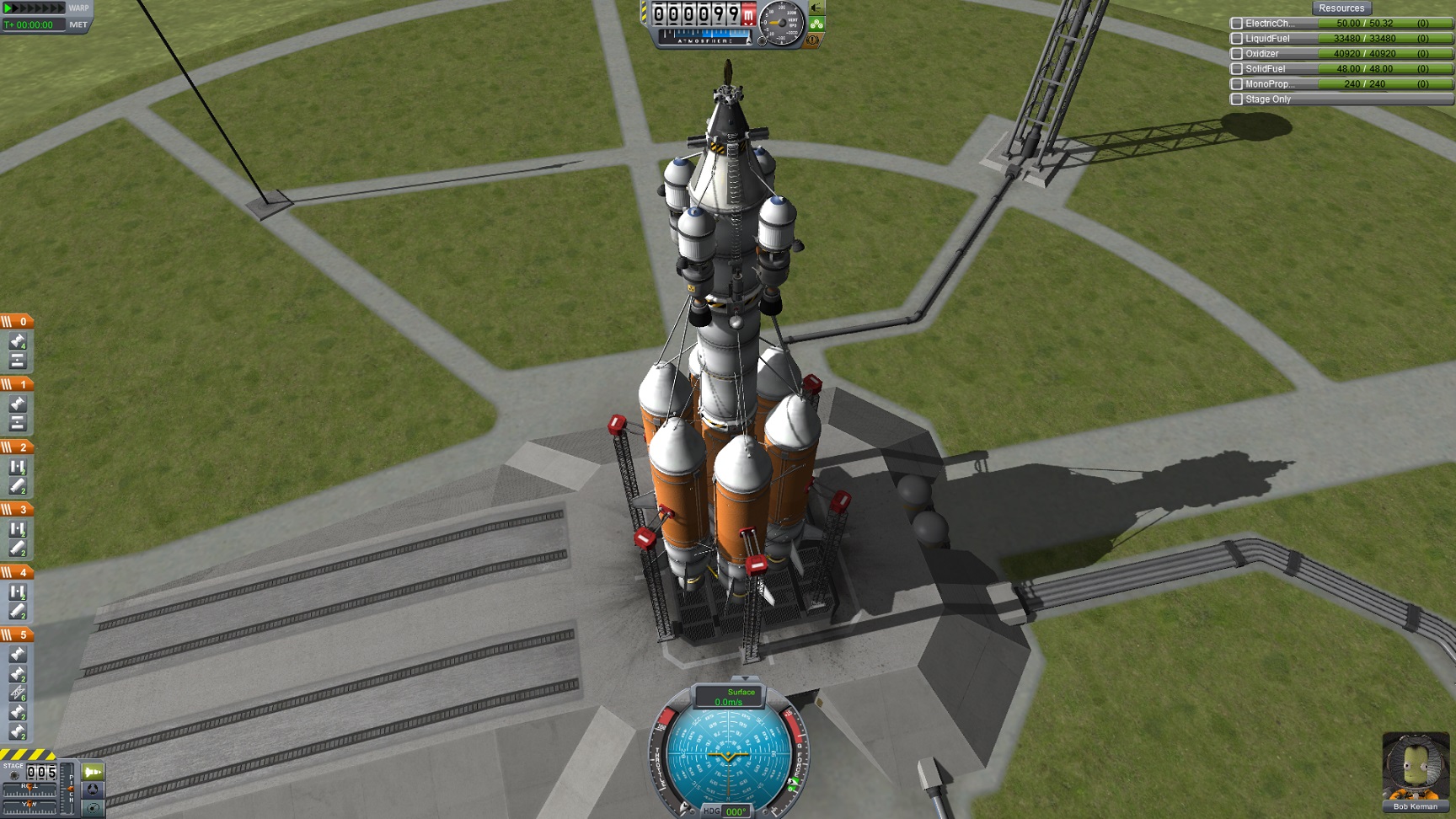Open the map view button
Screen dimensions: 1456x819
pyautogui.click(x=93, y=808)
